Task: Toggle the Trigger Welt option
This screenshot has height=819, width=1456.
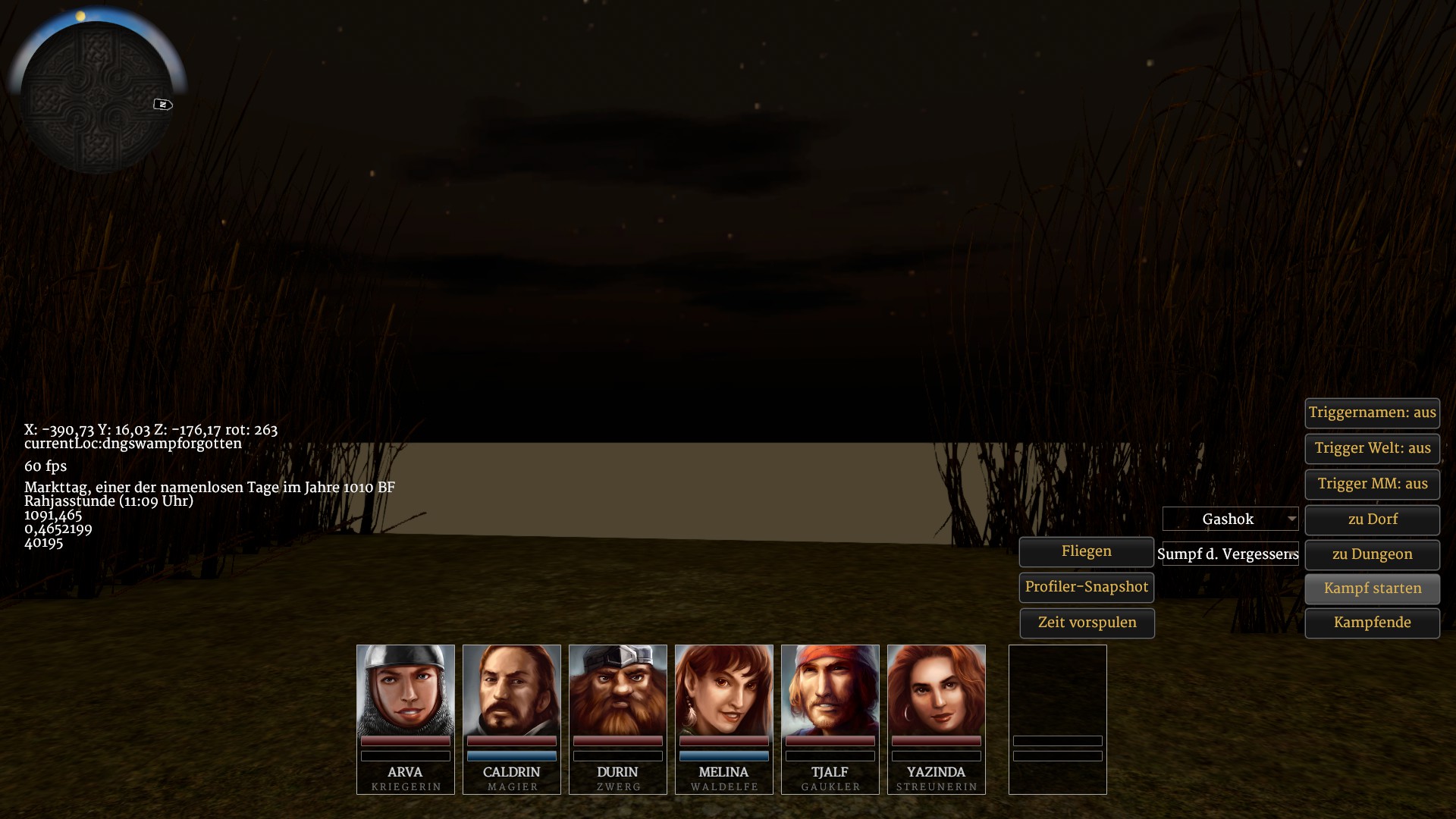Action: coord(1372,448)
